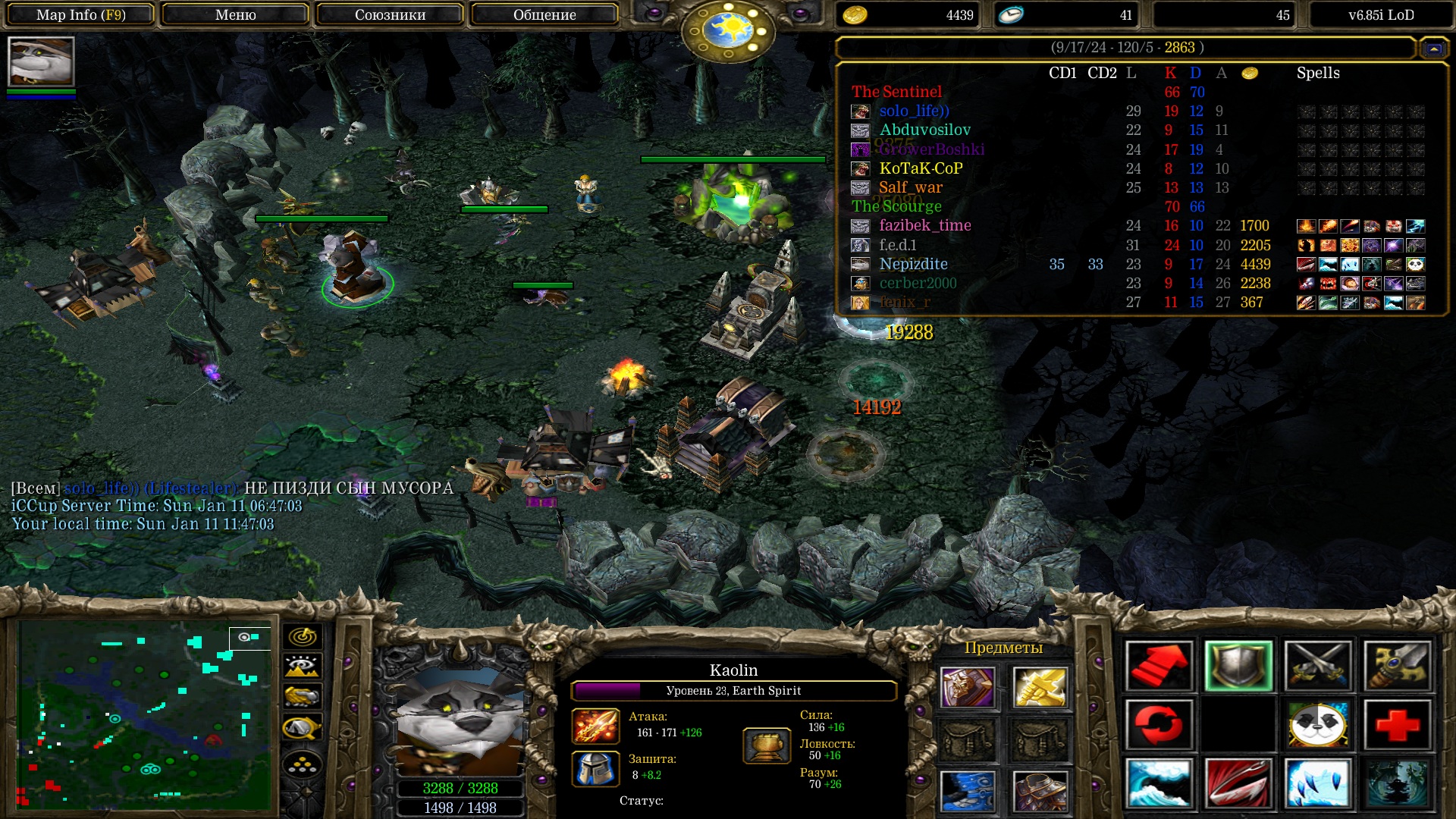Open the red cross hero skills button
The image size is (1456, 819).
1398,724
